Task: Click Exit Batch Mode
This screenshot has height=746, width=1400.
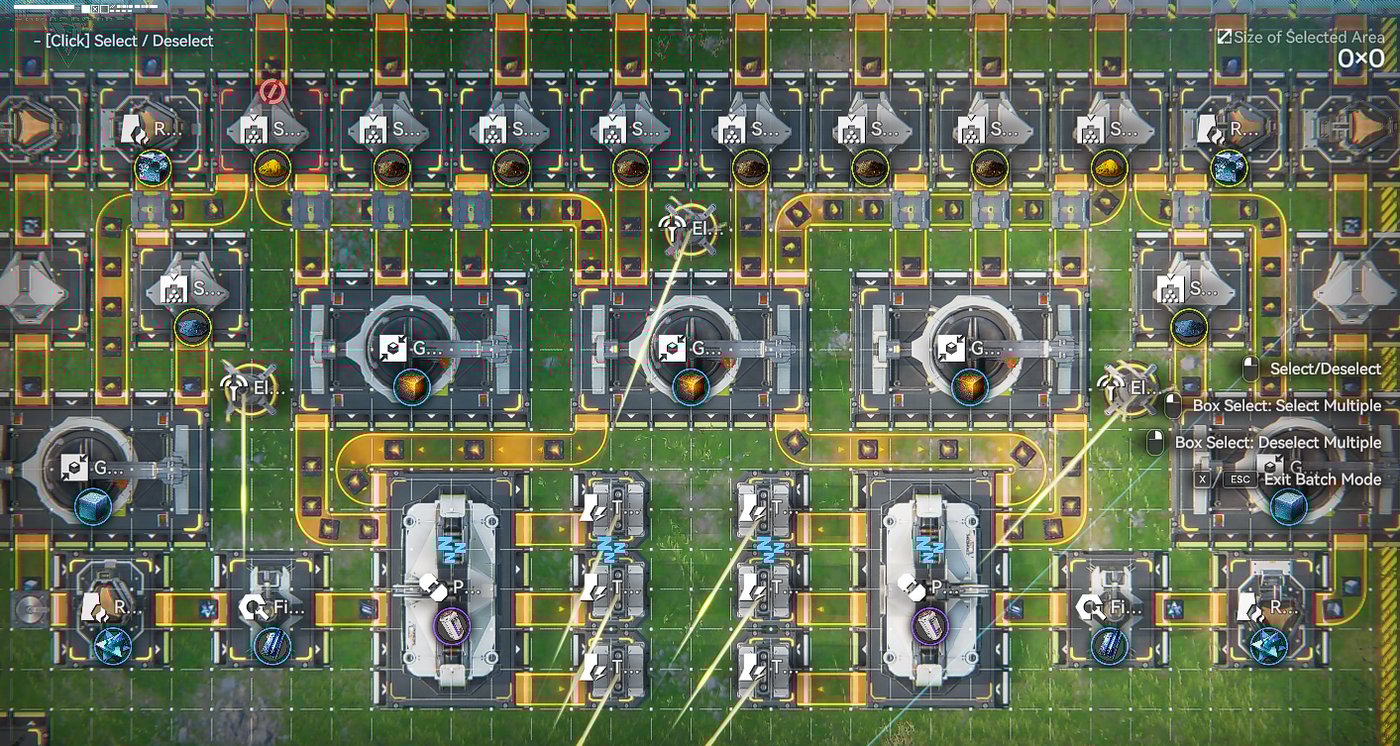Action: pyautogui.click(x=1323, y=479)
